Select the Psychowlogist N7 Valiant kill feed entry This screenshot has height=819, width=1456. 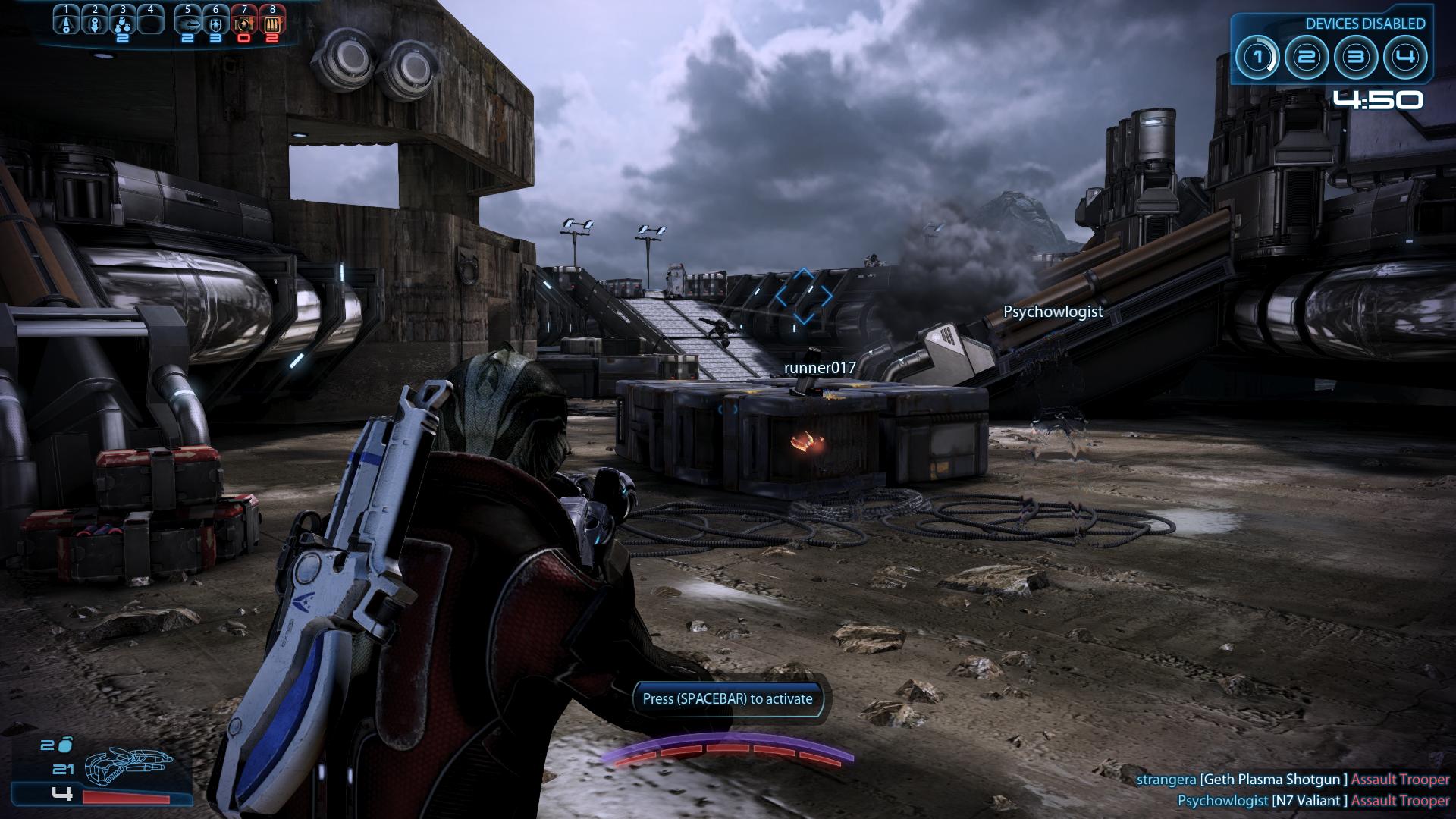[1313, 800]
